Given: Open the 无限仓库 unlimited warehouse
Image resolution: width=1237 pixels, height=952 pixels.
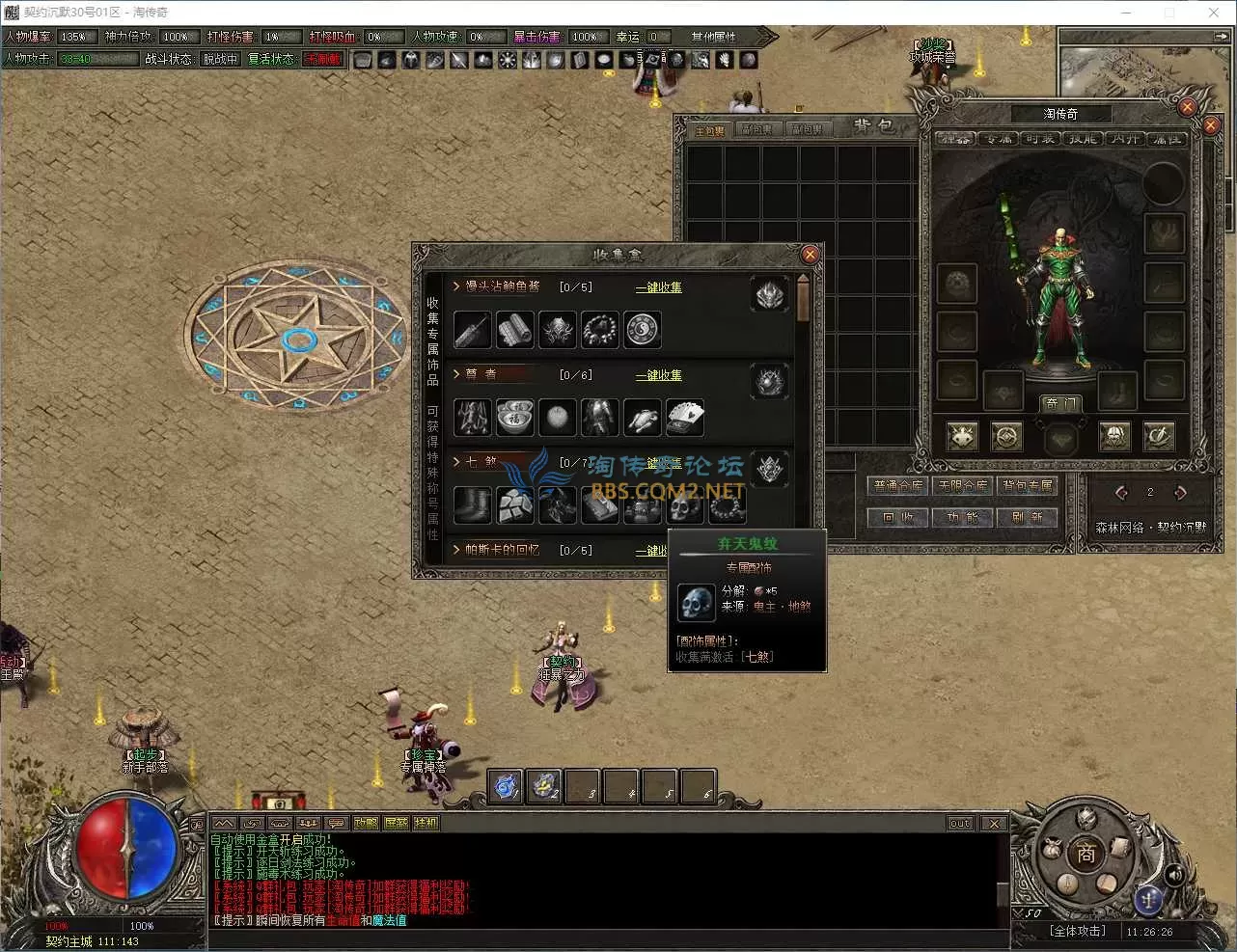Looking at the screenshot, I should click(x=963, y=486).
